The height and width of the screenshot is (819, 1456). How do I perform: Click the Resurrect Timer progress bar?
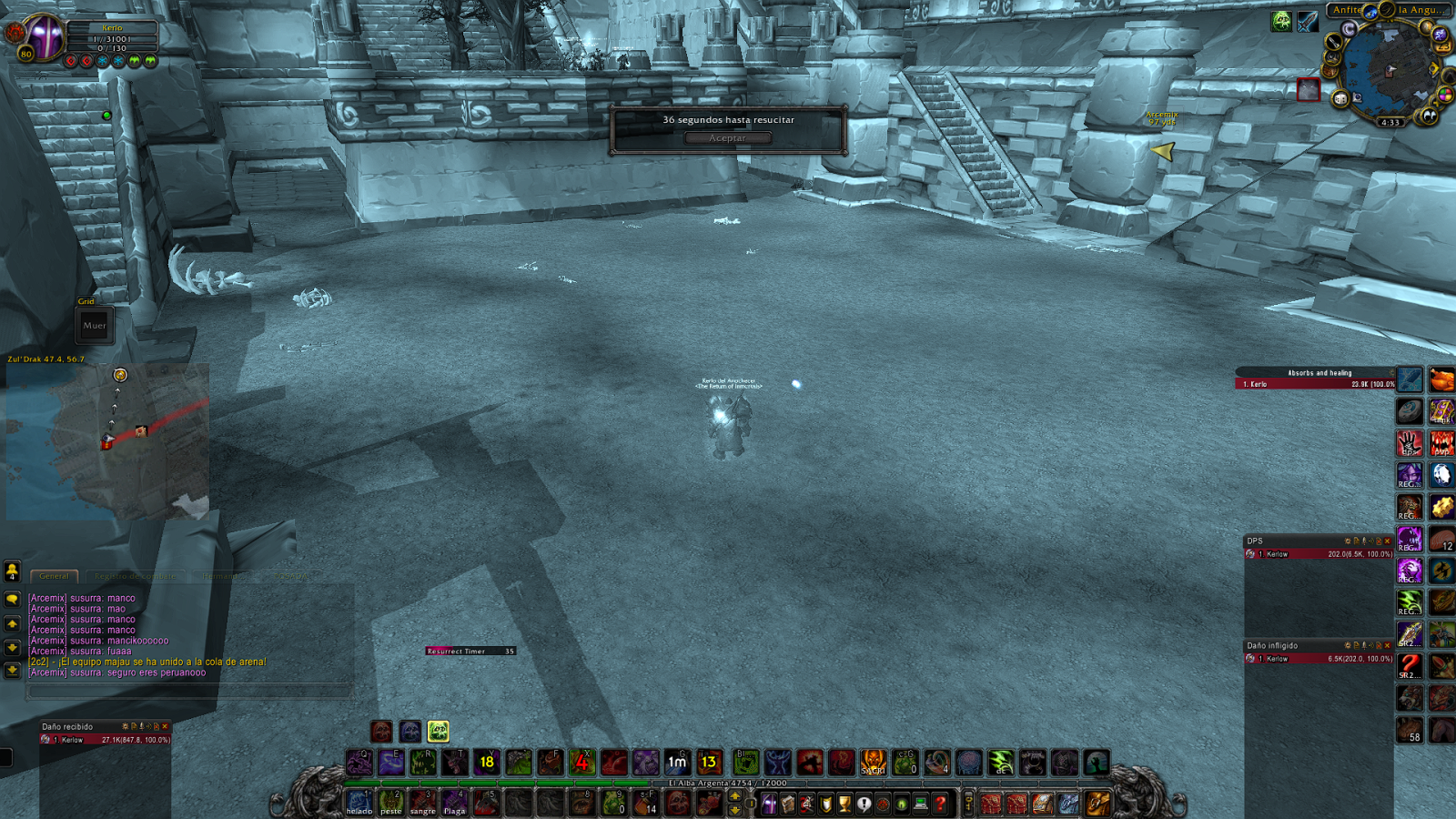click(x=469, y=651)
